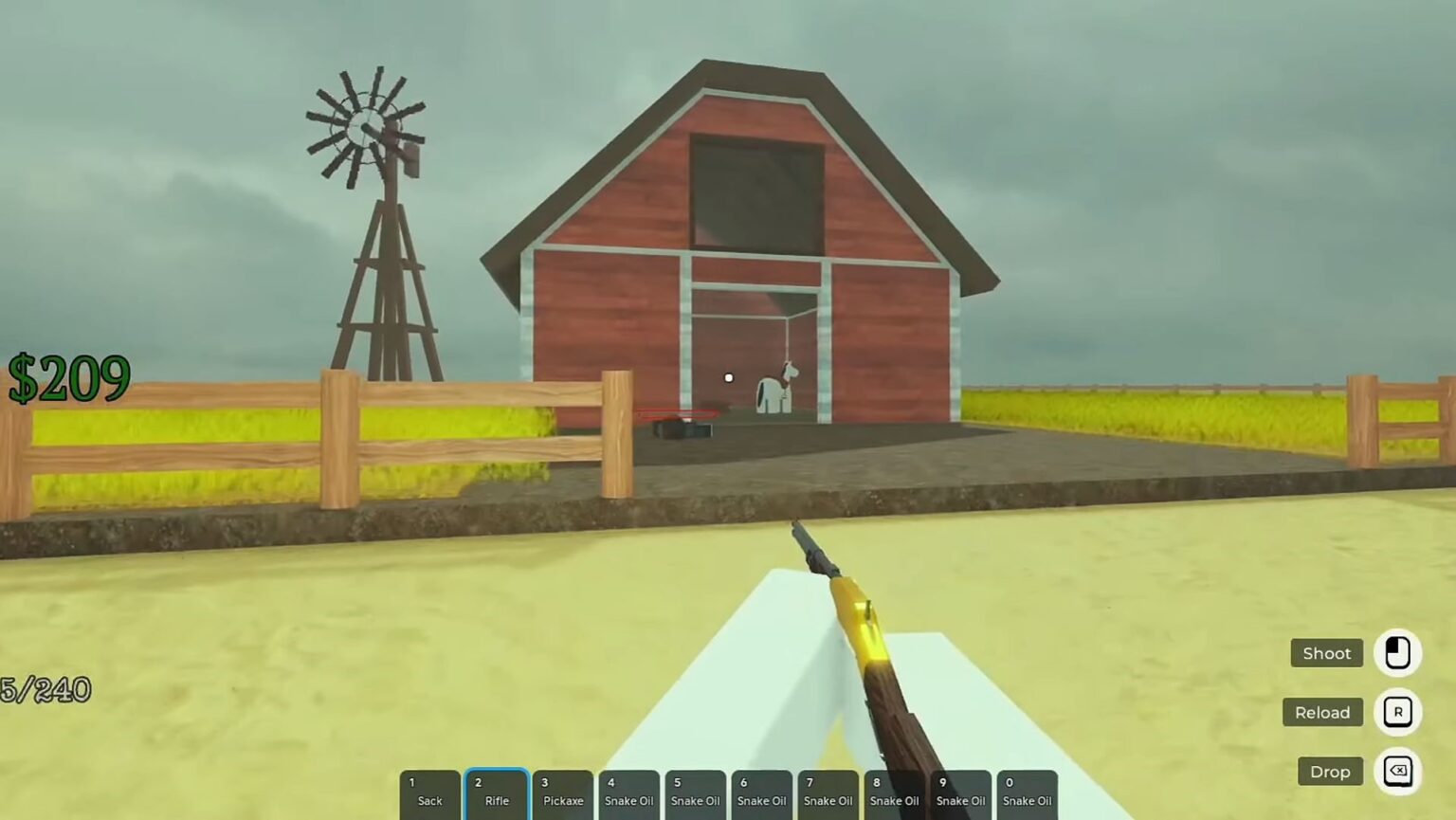Image resolution: width=1456 pixels, height=820 pixels.
Task: Click the Snake Oil in slot 6
Action: pos(761,793)
